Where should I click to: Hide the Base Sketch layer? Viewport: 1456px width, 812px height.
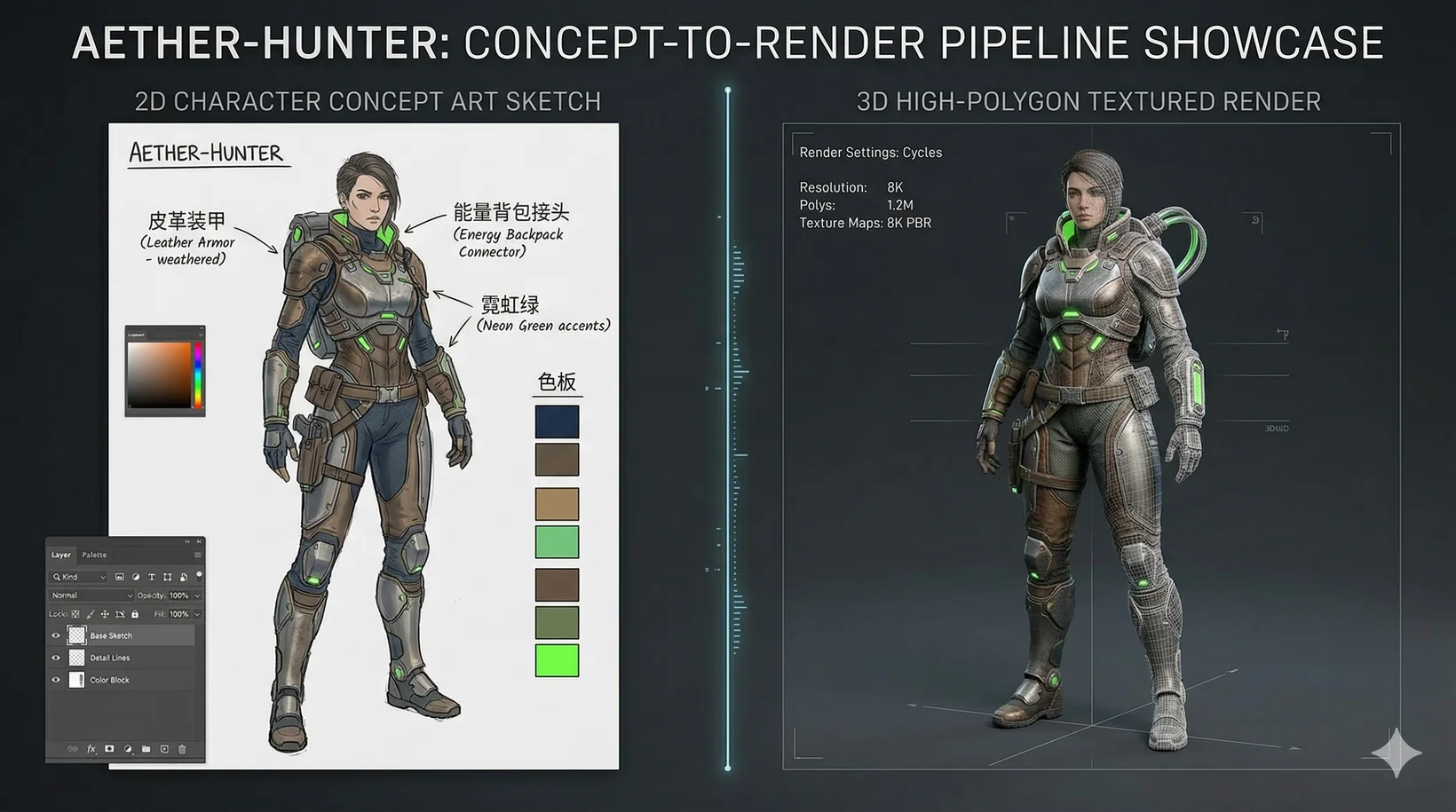point(55,636)
